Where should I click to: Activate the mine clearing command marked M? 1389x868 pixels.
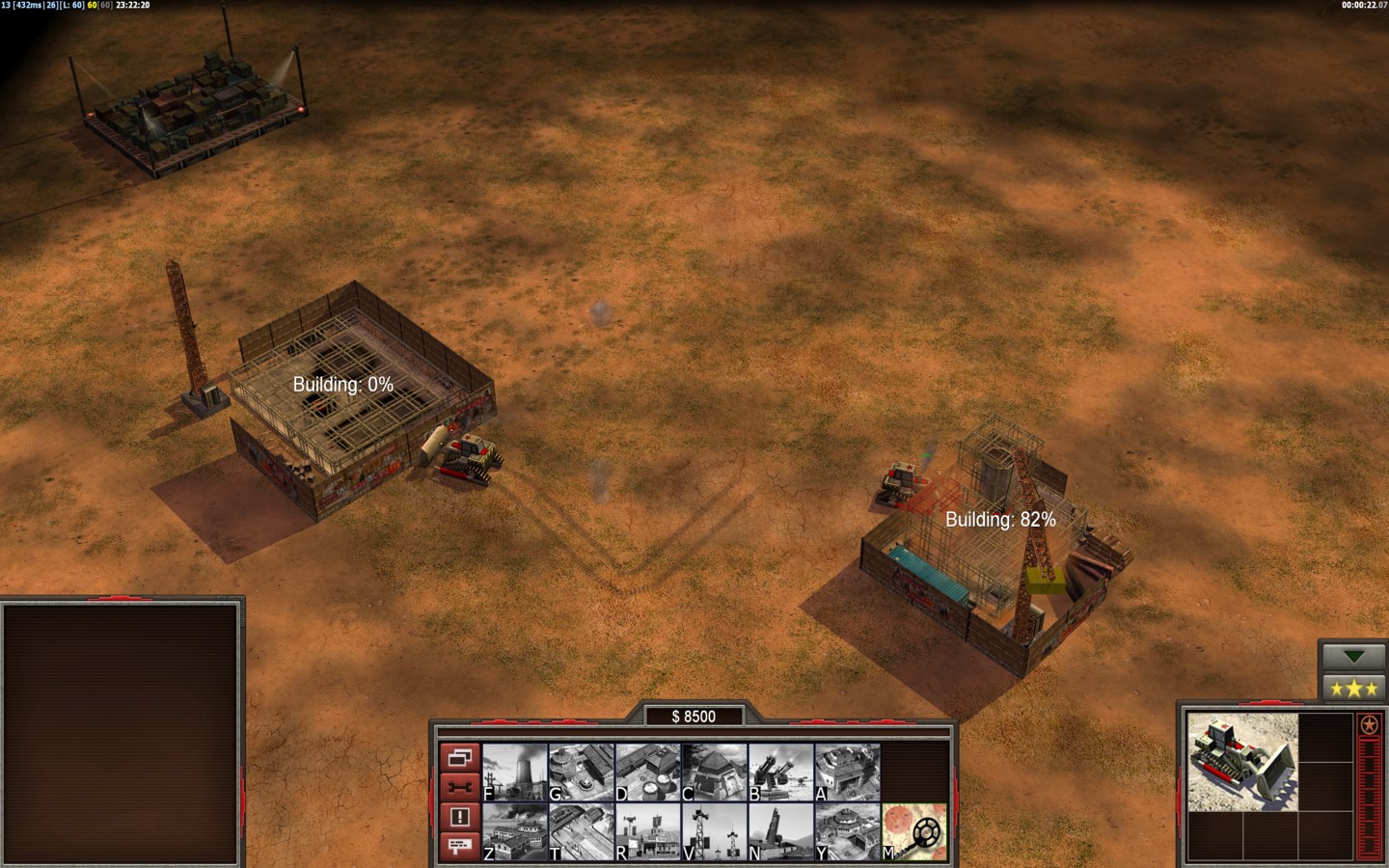tap(914, 831)
